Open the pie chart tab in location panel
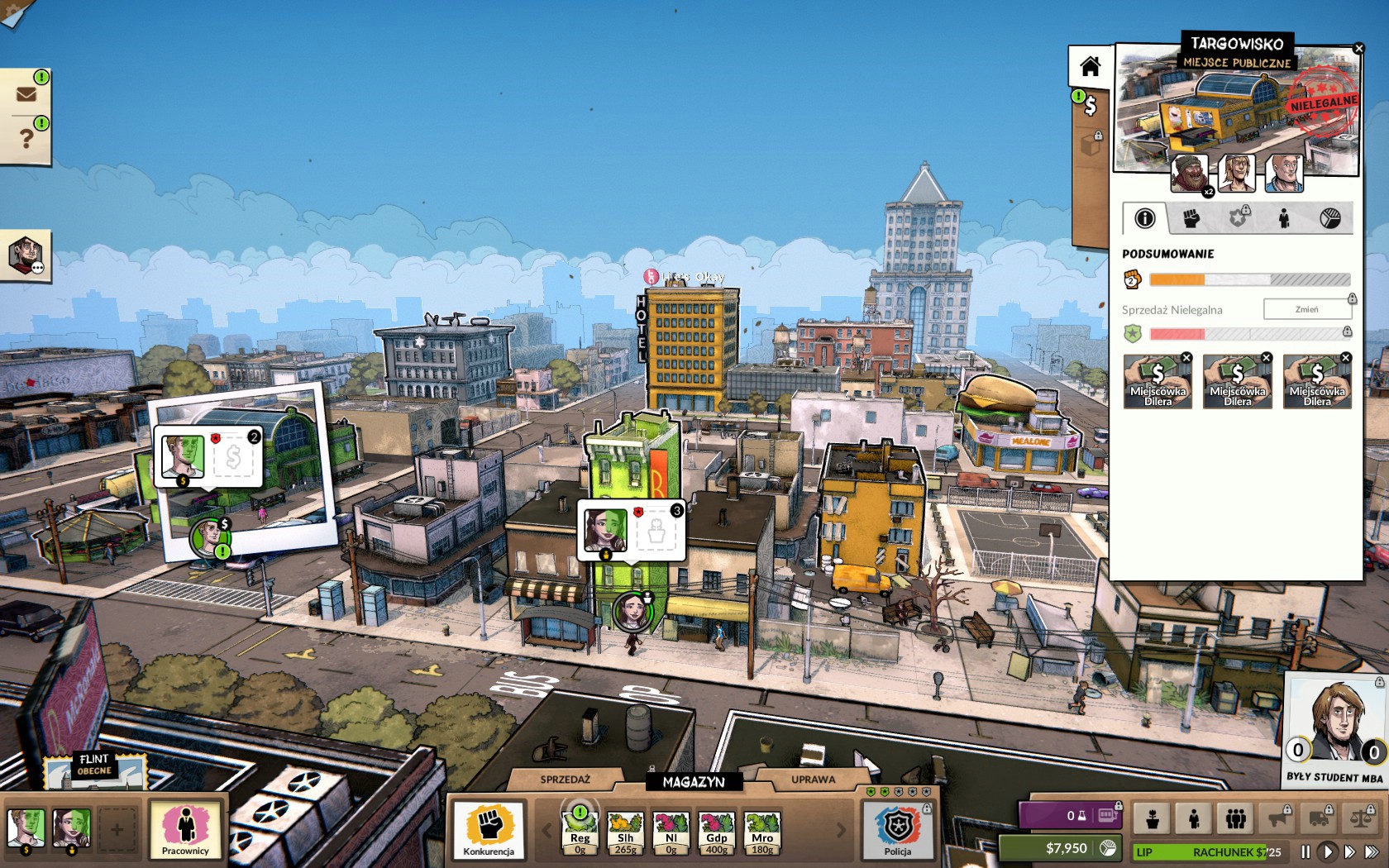This screenshot has width=1389, height=868. coord(1329,218)
